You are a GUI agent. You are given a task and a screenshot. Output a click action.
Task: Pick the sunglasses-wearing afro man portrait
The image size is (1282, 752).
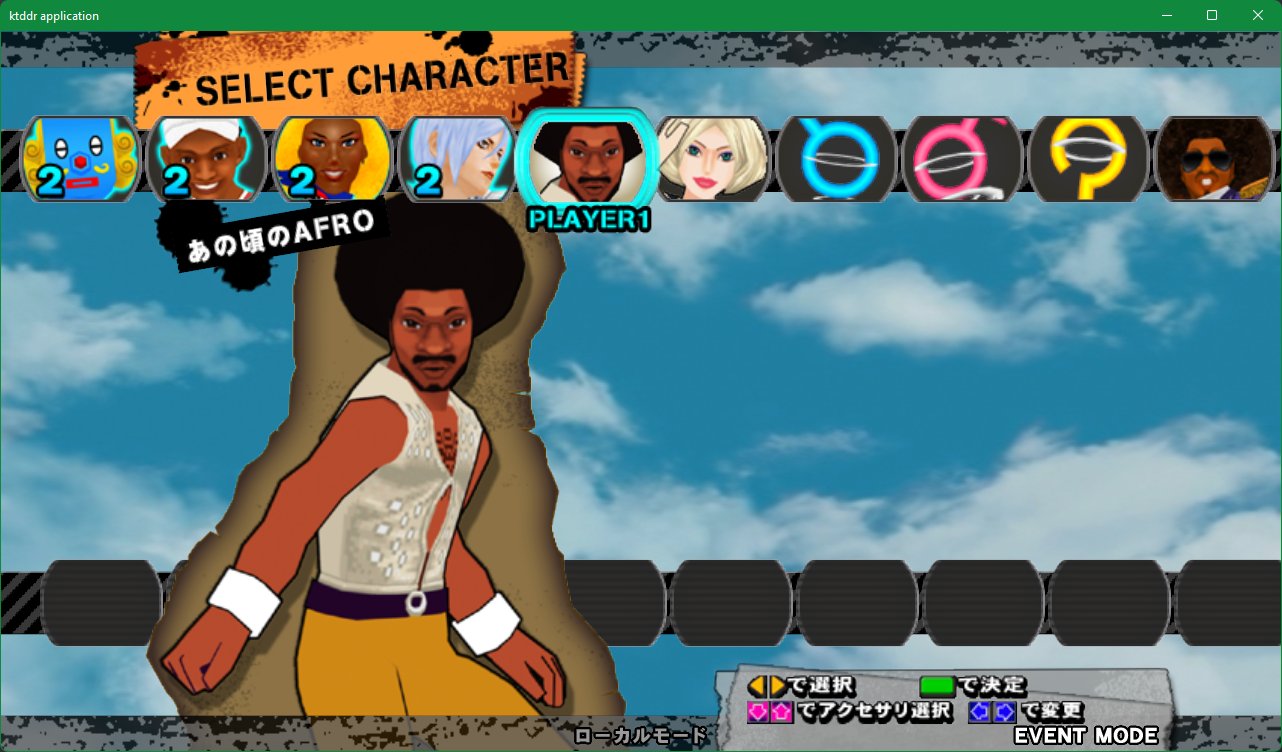pos(1214,158)
